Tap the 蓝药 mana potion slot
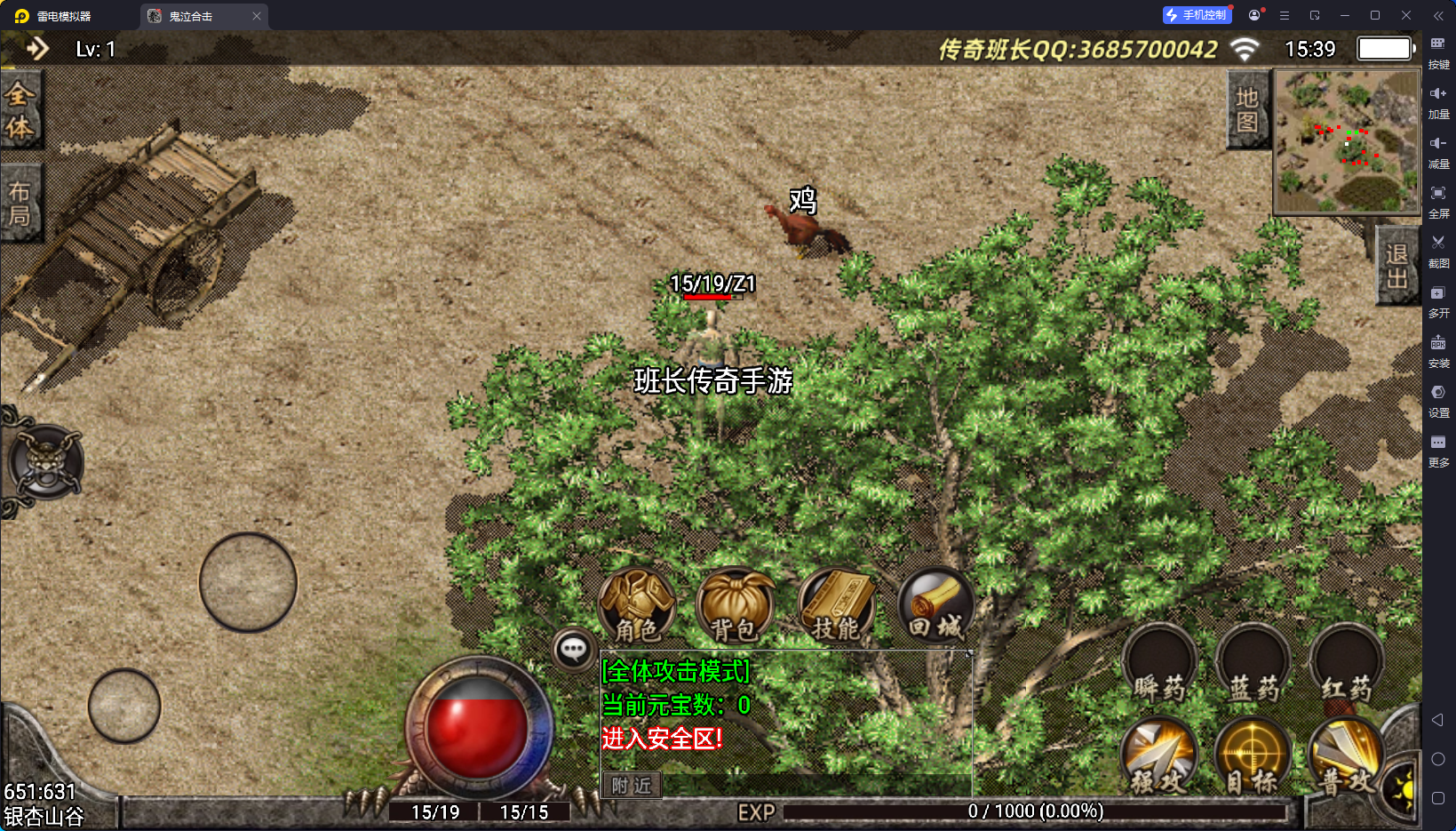This screenshot has height=831, width=1456. tap(1253, 665)
